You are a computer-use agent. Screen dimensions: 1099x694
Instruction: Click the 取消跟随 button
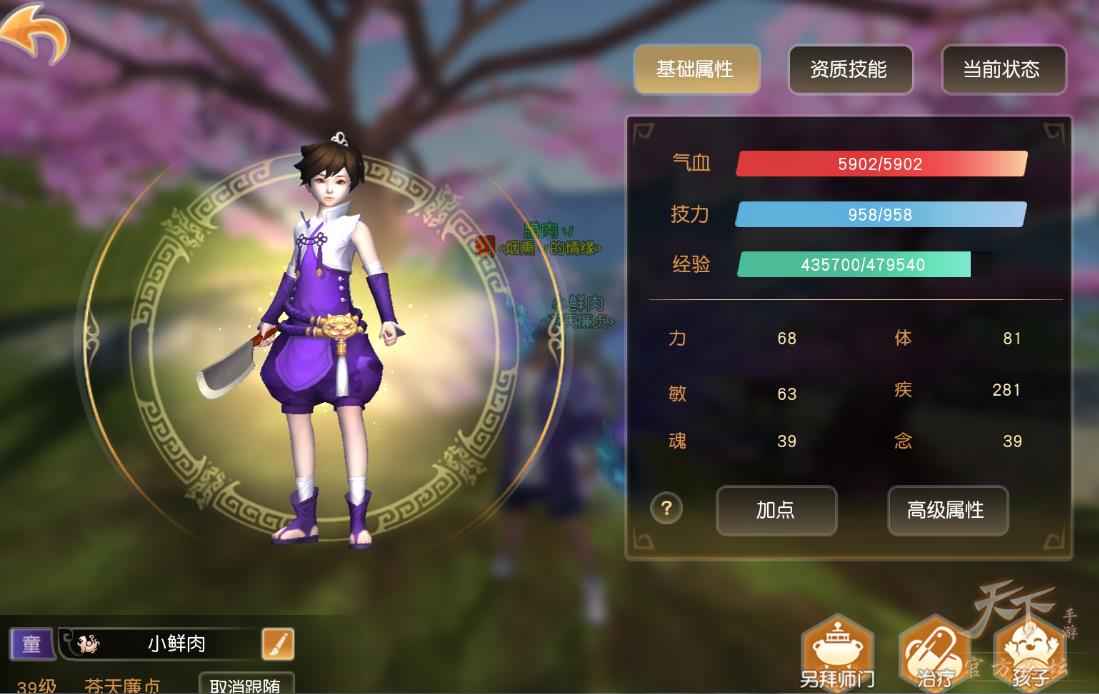click(245, 684)
